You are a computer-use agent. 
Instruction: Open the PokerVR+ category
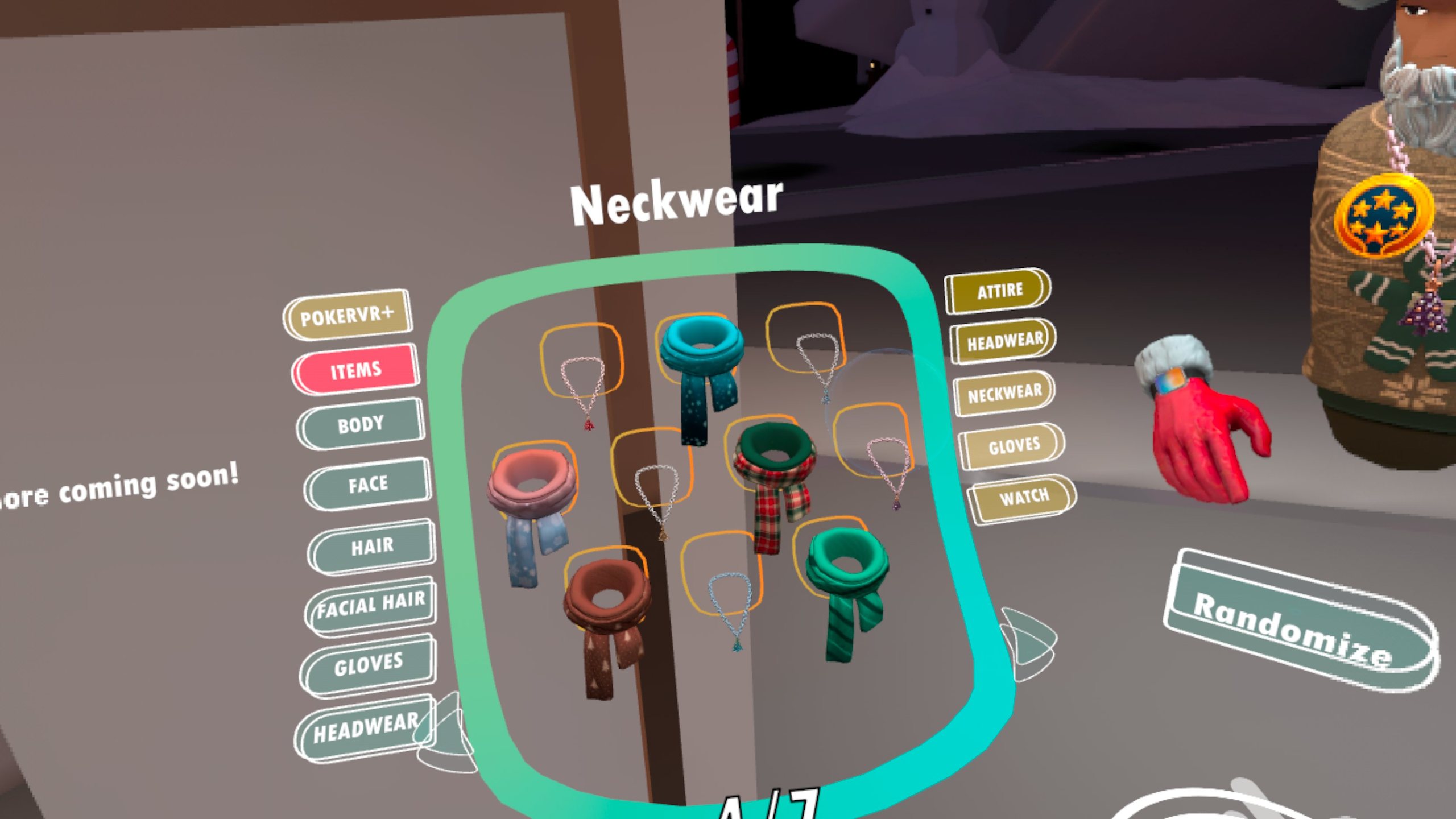coord(348,316)
